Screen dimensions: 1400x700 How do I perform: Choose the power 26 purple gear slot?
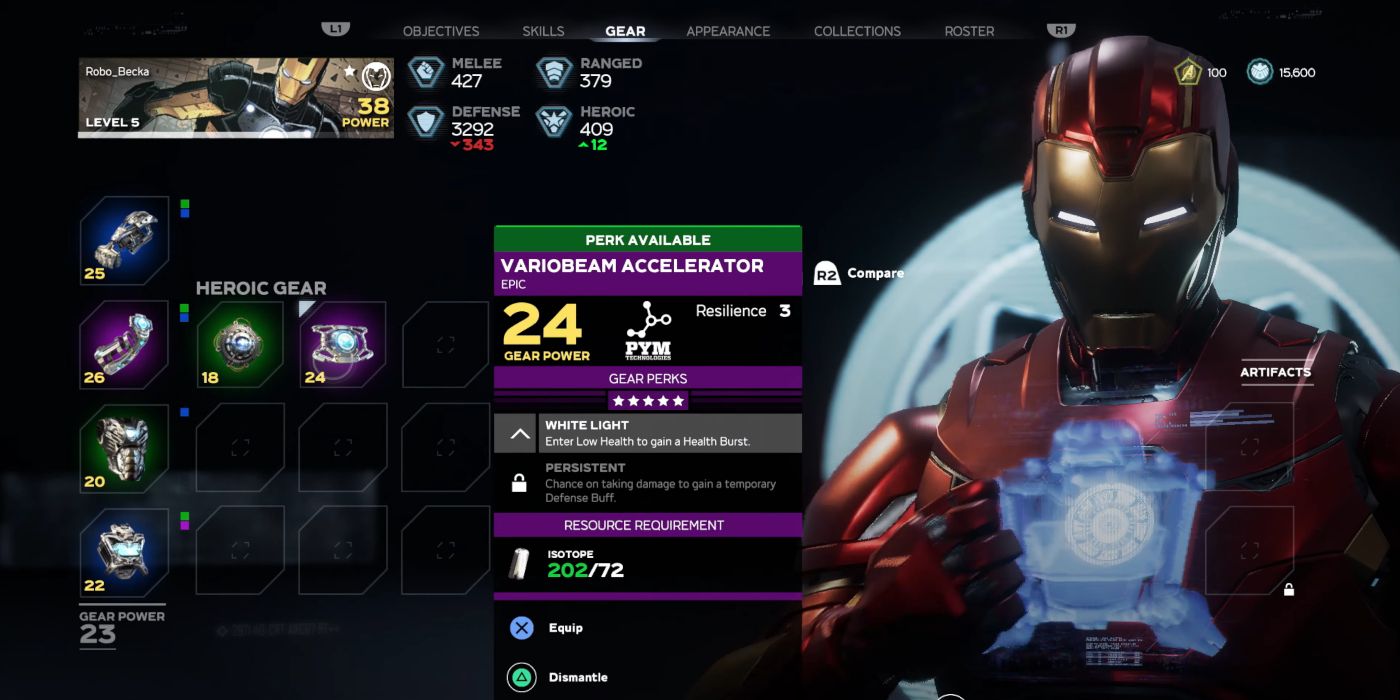pos(124,345)
